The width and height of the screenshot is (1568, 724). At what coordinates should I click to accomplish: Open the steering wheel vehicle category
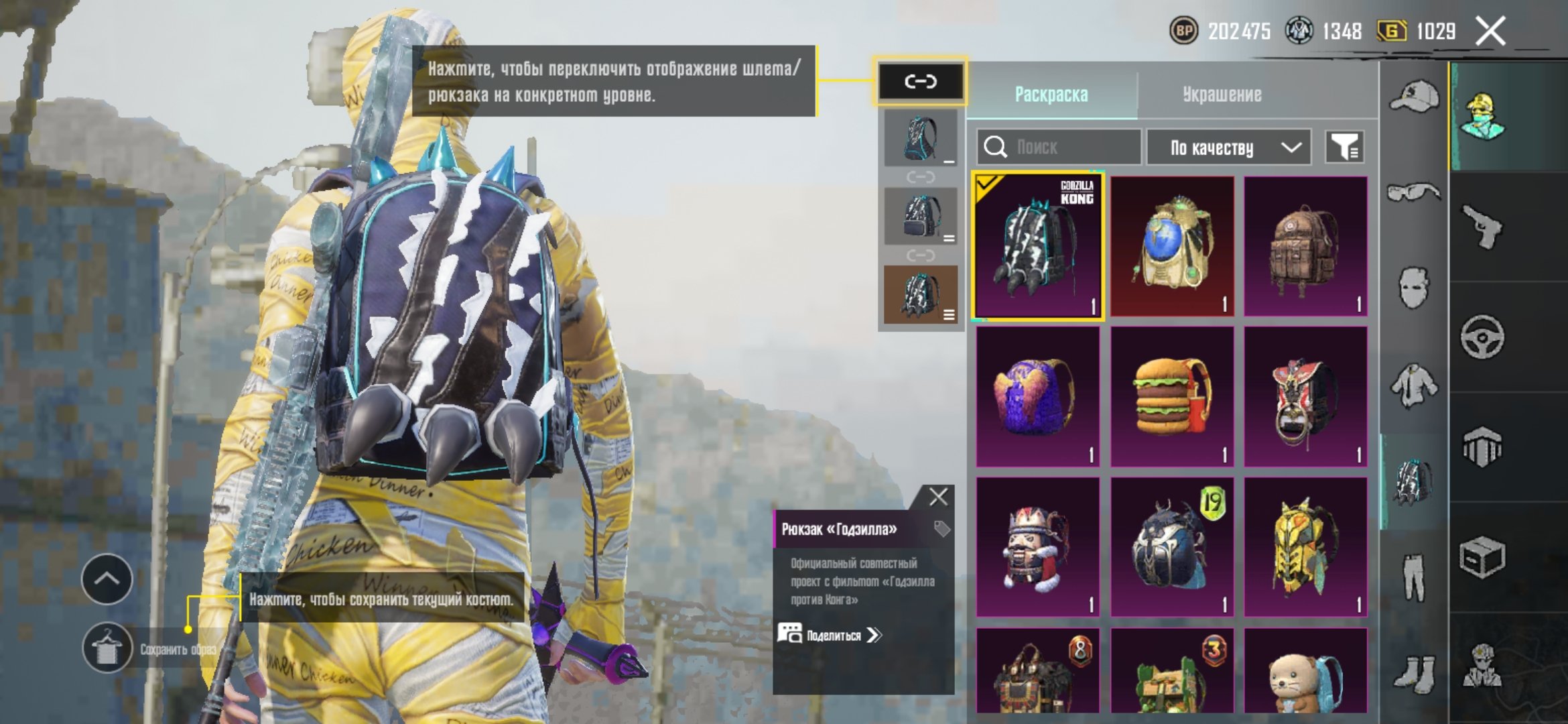tap(1482, 337)
